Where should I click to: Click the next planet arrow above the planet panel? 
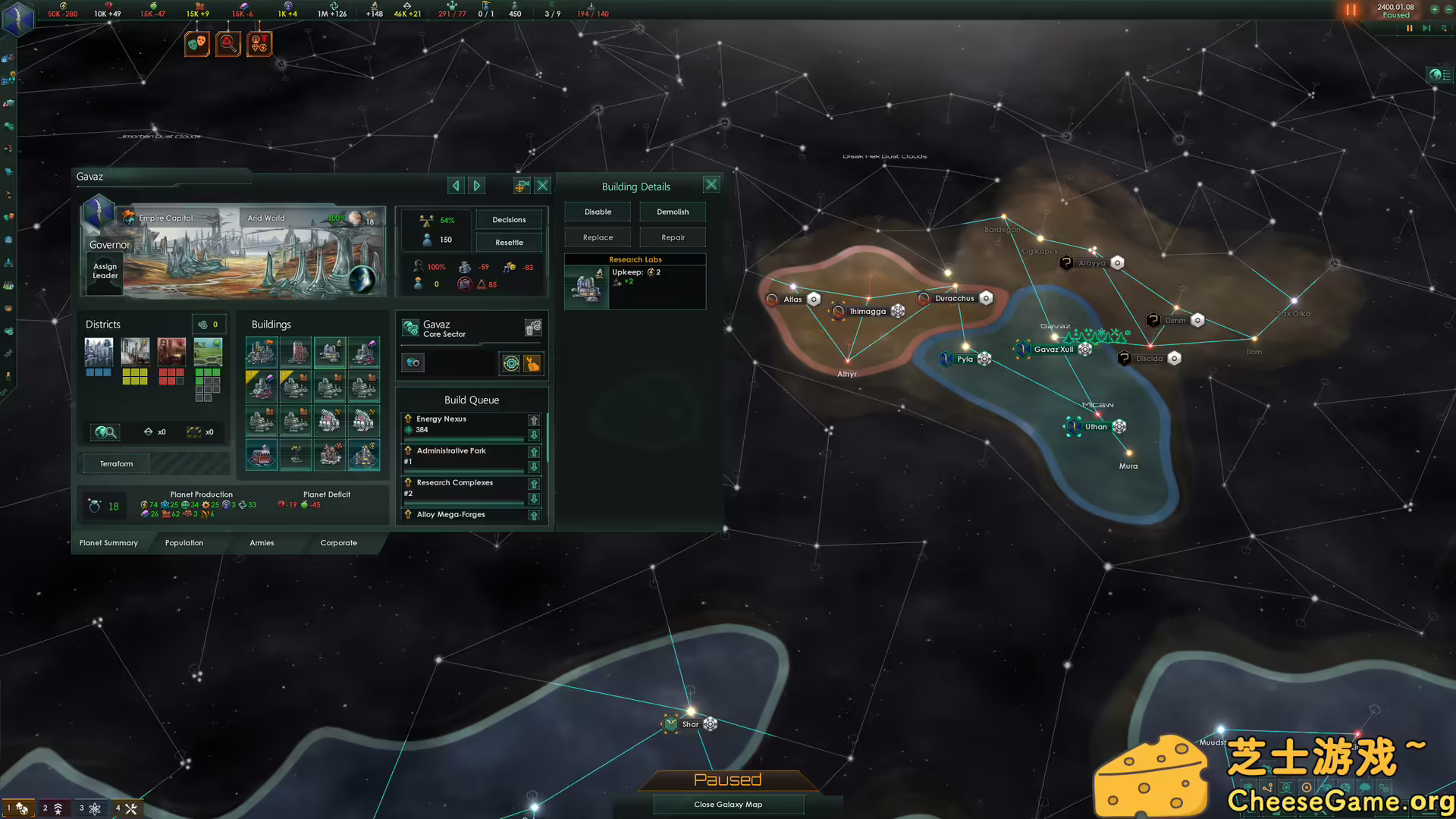coord(476,185)
